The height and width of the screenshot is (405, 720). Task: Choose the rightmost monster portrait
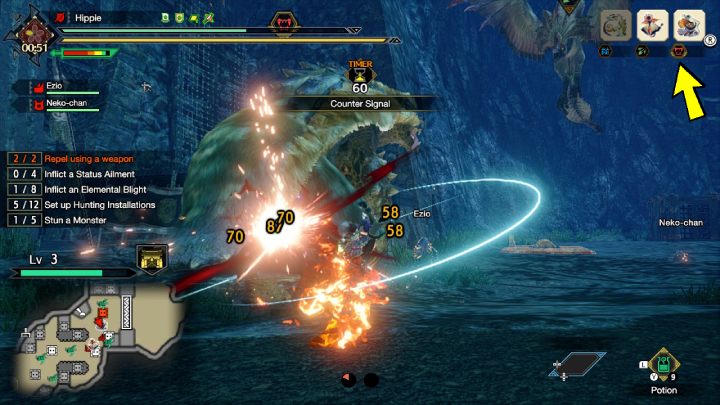(687, 23)
